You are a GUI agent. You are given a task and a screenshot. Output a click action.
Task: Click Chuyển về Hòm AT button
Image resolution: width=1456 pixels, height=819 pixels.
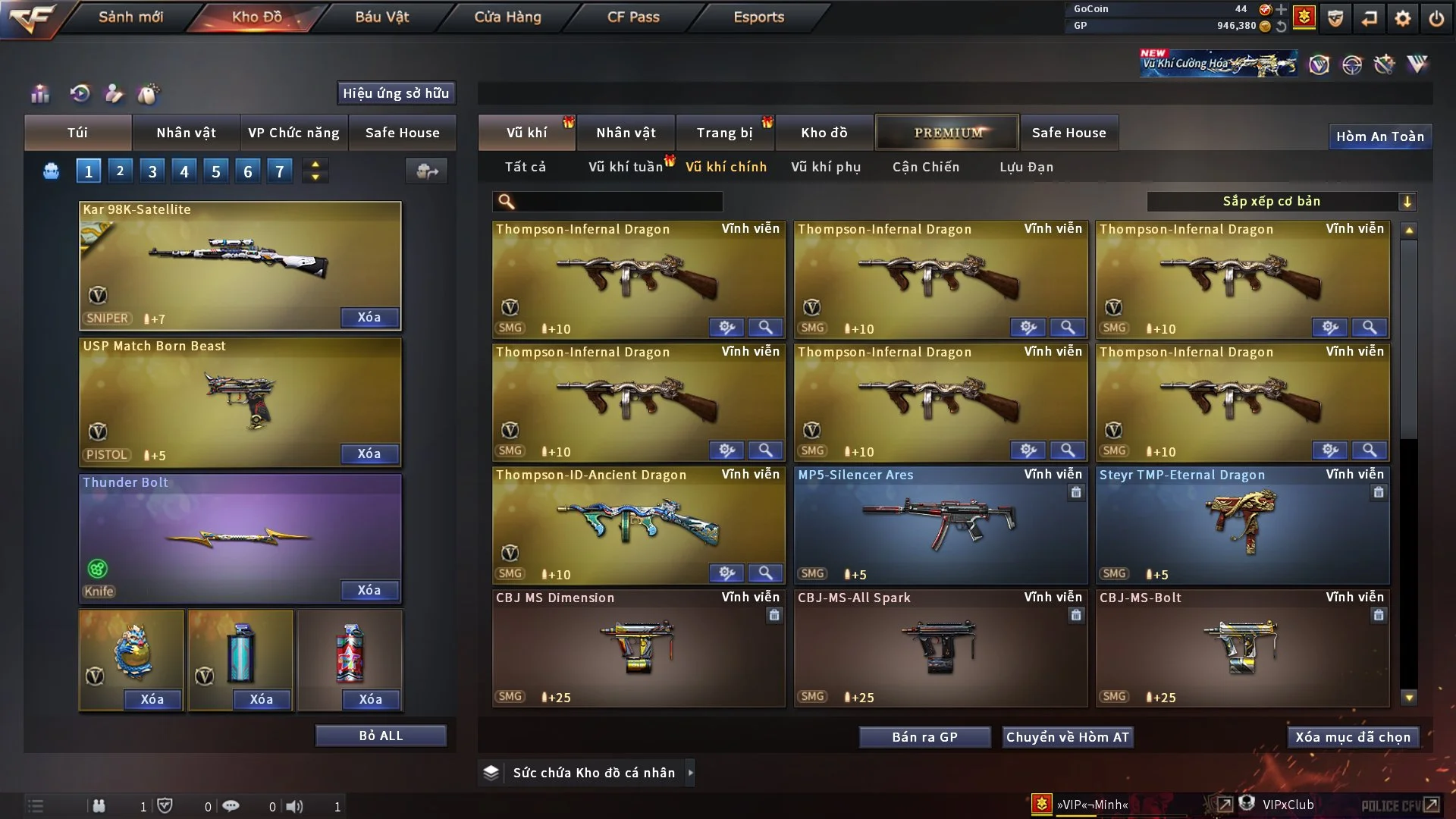click(x=1067, y=737)
